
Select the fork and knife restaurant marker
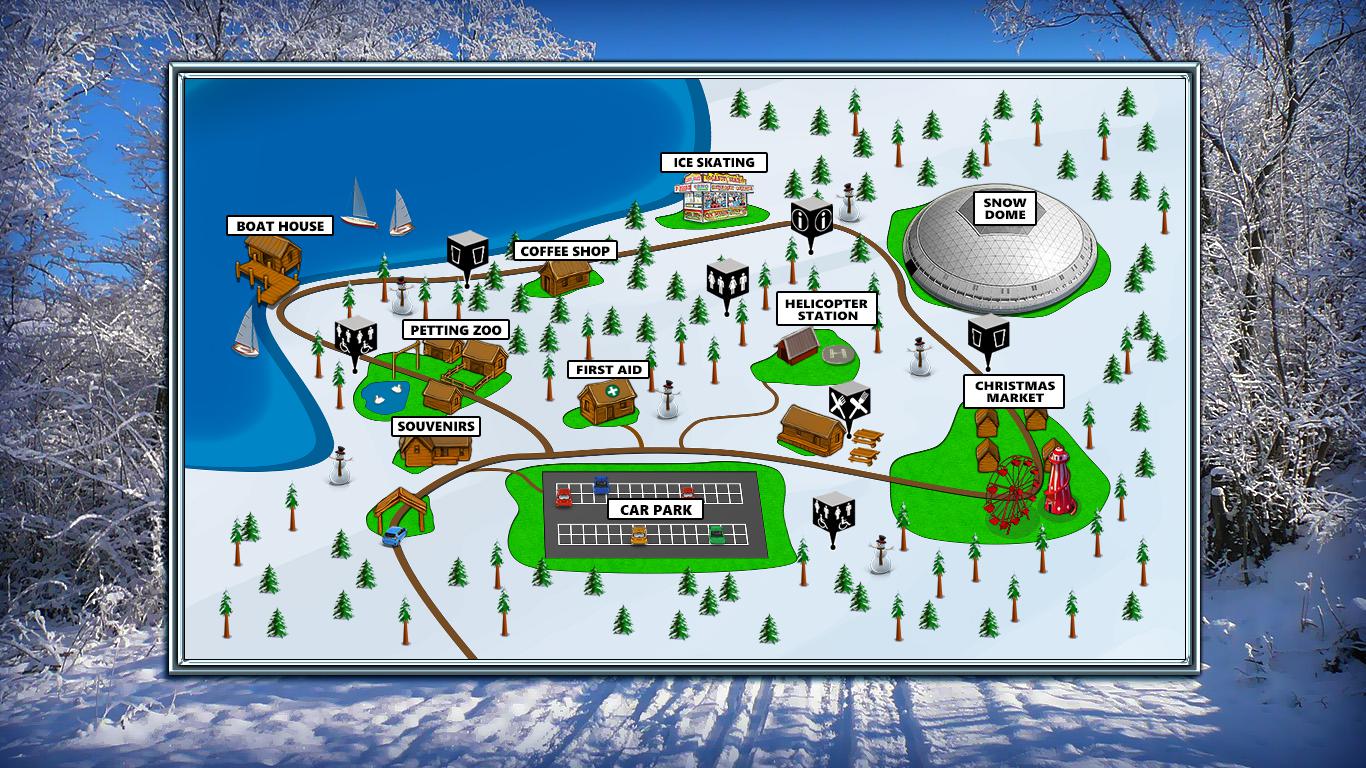(850, 403)
